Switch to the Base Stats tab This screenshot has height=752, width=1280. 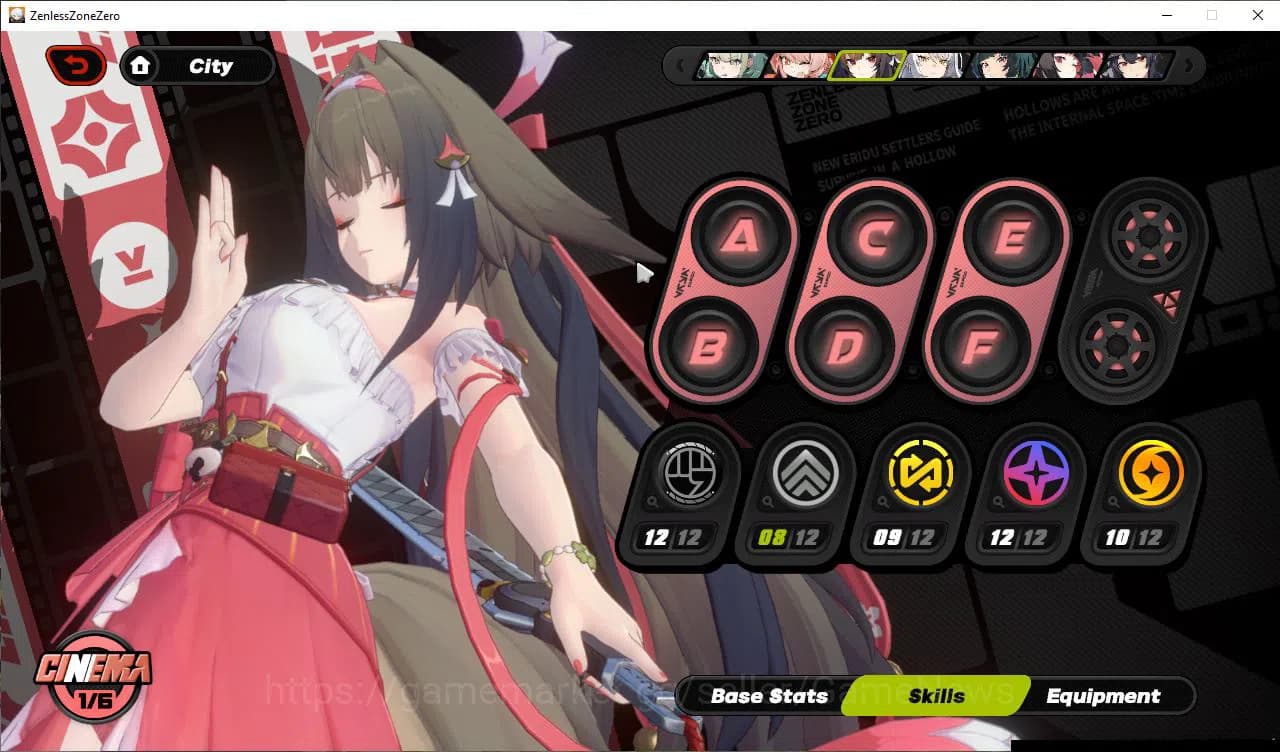pos(769,696)
